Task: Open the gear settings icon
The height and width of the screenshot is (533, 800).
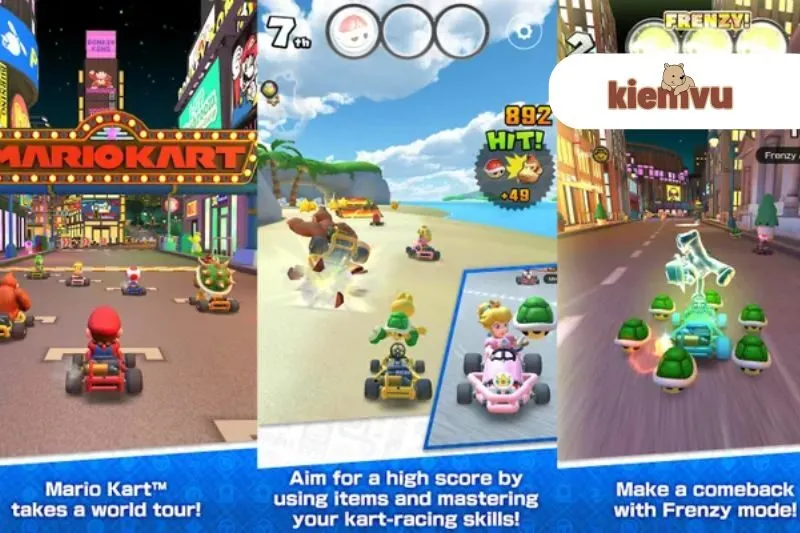Action: (524, 32)
